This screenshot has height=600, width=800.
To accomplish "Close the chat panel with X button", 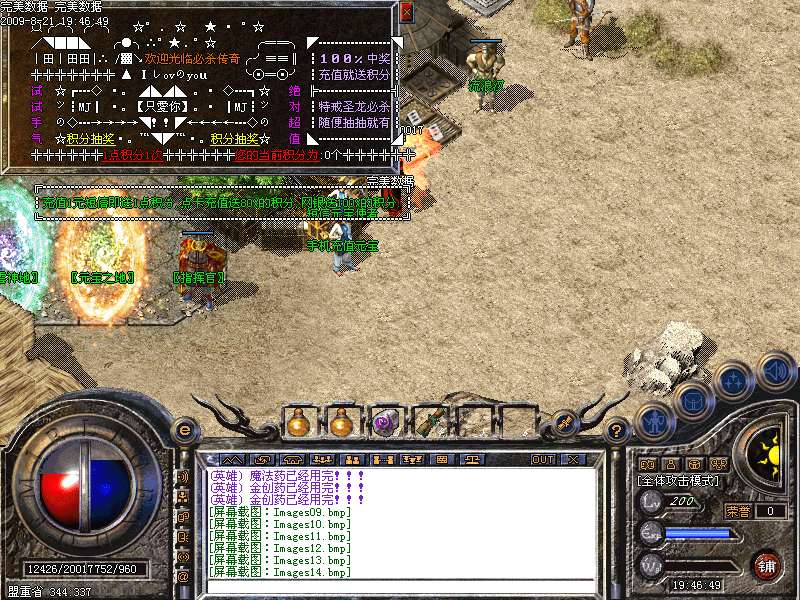I will coord(573,460).
